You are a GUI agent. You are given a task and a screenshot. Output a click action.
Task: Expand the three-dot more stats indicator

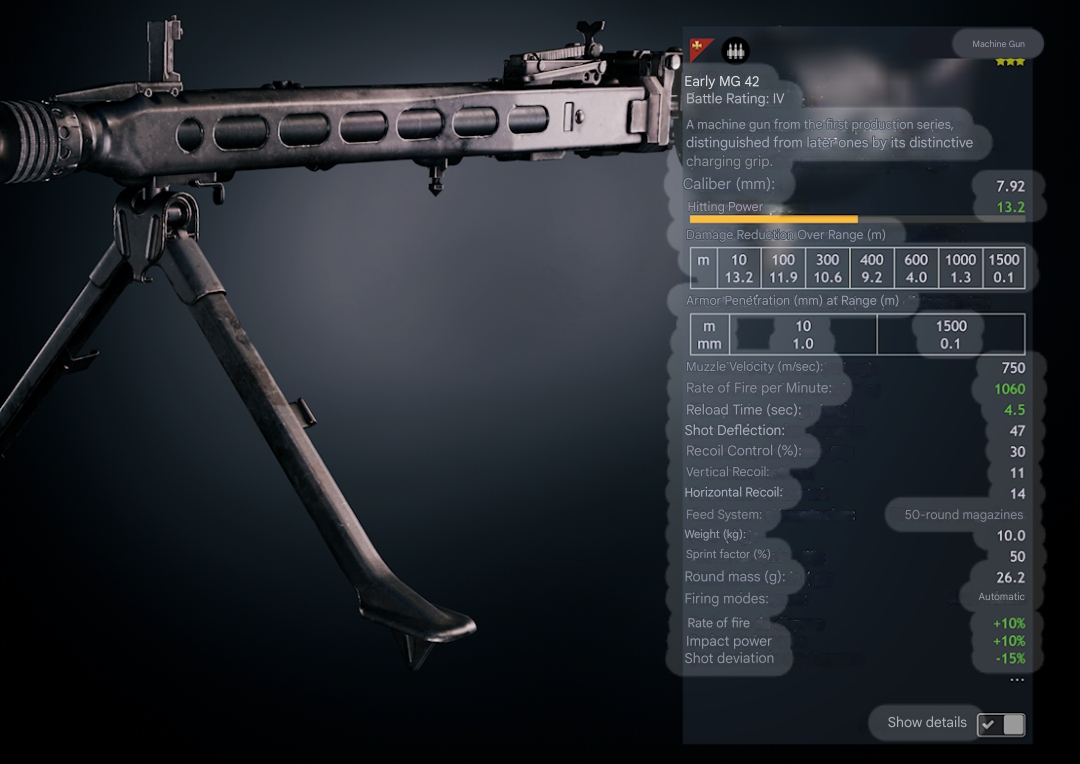click(x=1016, y=681)
